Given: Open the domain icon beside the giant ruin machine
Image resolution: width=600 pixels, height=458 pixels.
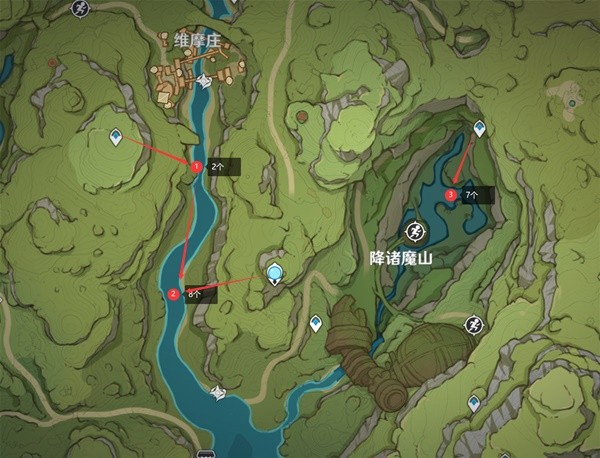Looking at the screenshot, I should click(x=473, y=324).
